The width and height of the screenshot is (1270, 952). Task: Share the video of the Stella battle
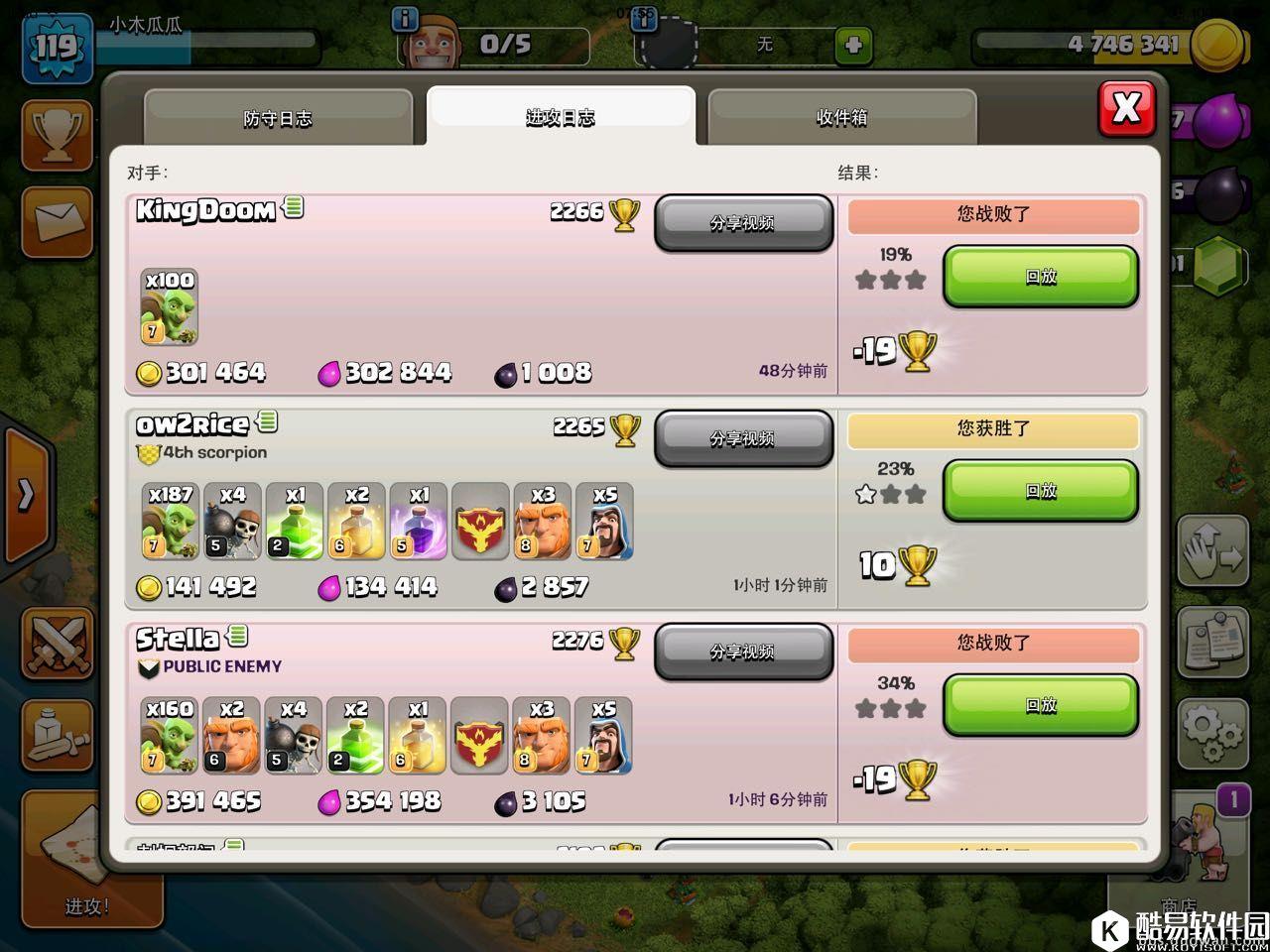(742, 652)
